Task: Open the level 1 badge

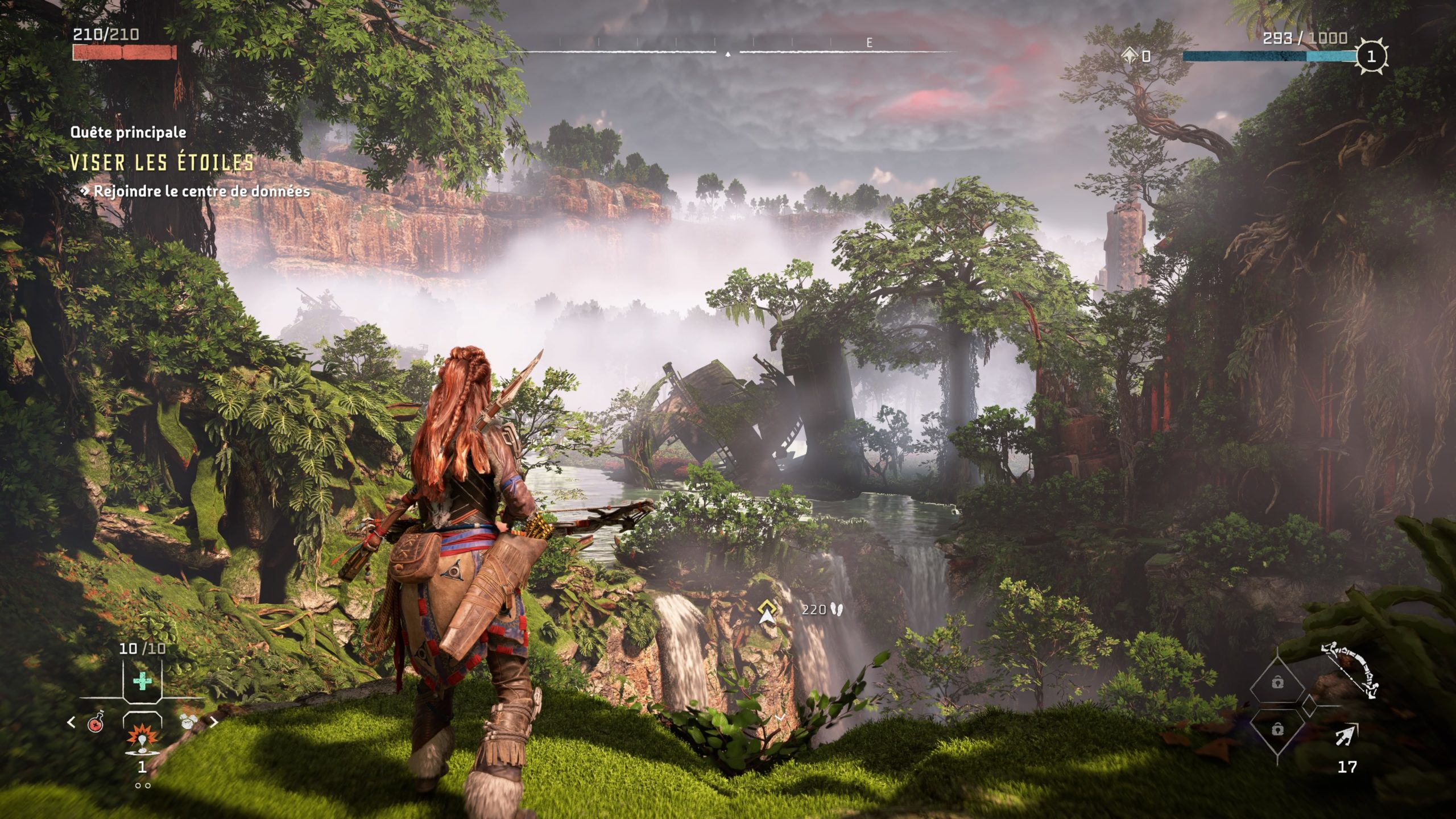Action: click(x=1371, y=56)
